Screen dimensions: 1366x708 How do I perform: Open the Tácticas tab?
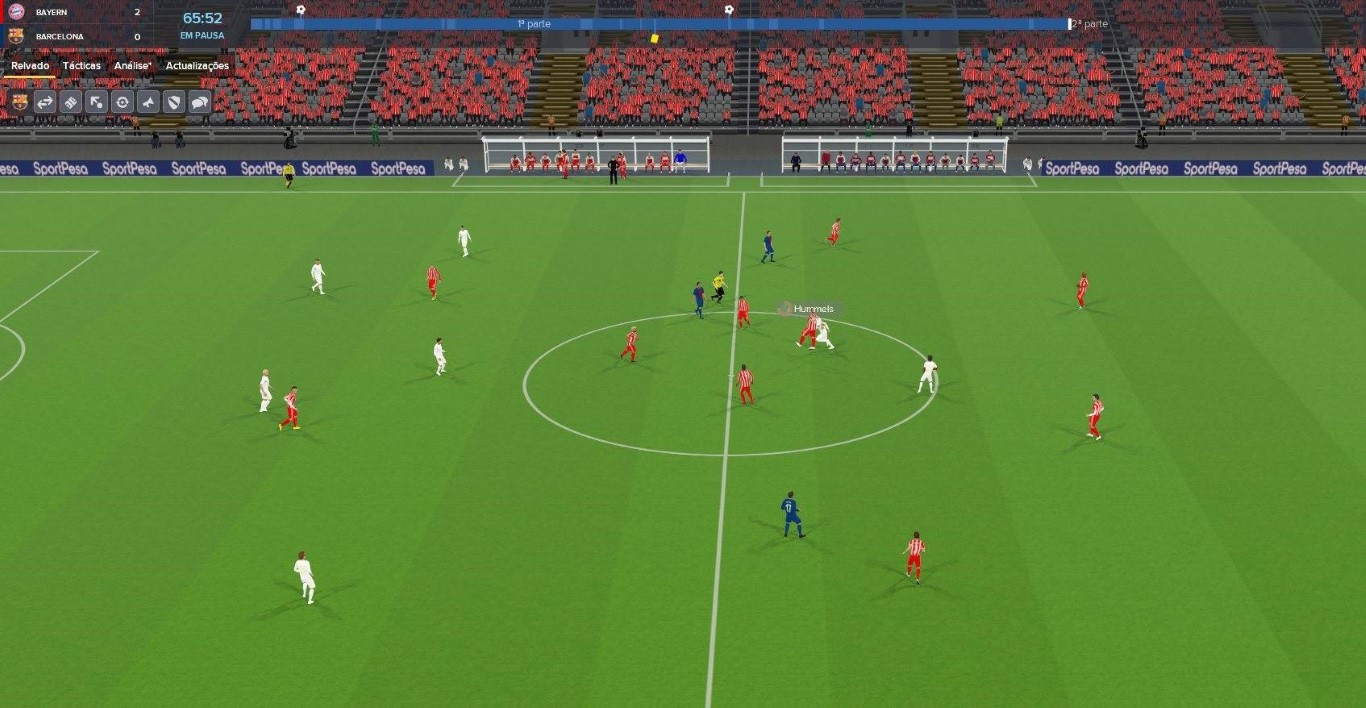point(81,66)
